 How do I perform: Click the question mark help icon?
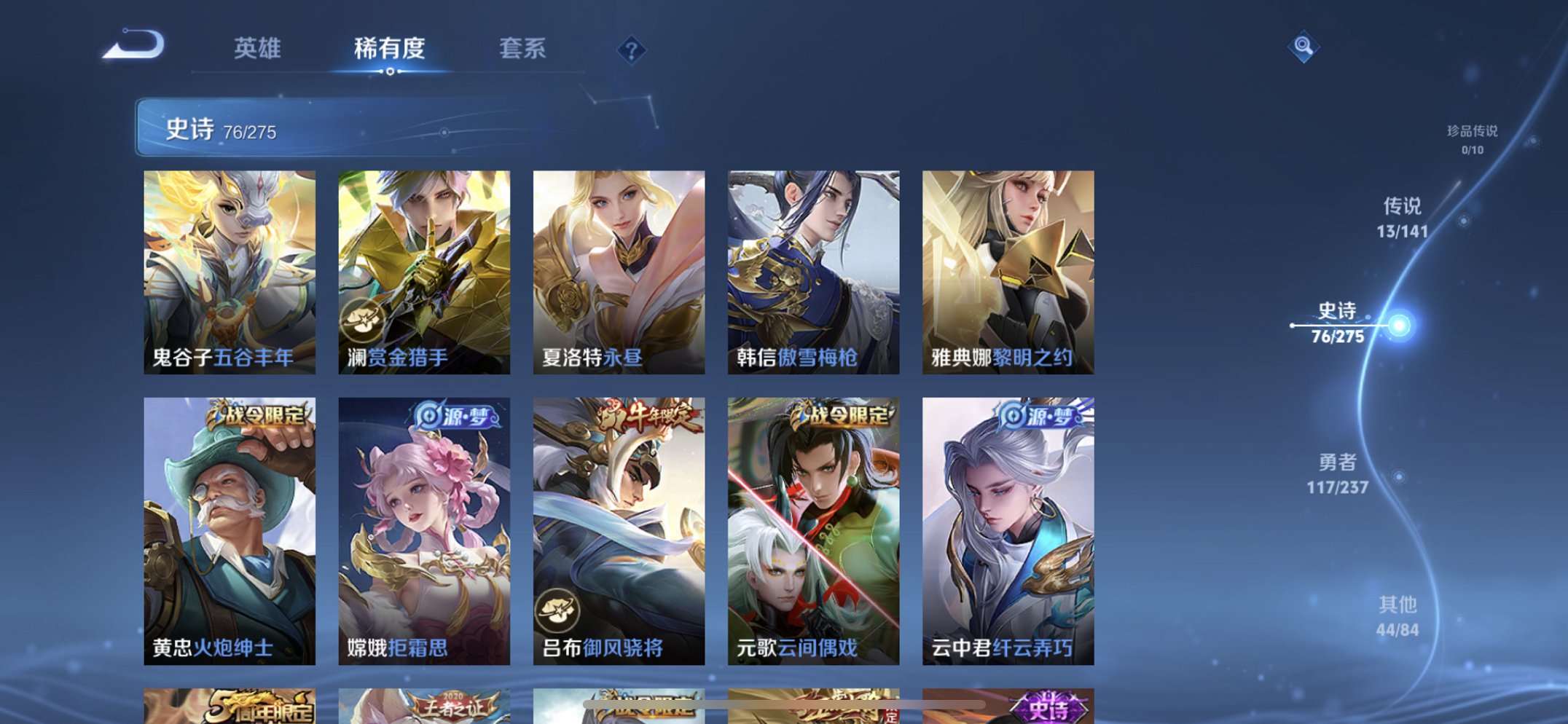click(631, 50)
